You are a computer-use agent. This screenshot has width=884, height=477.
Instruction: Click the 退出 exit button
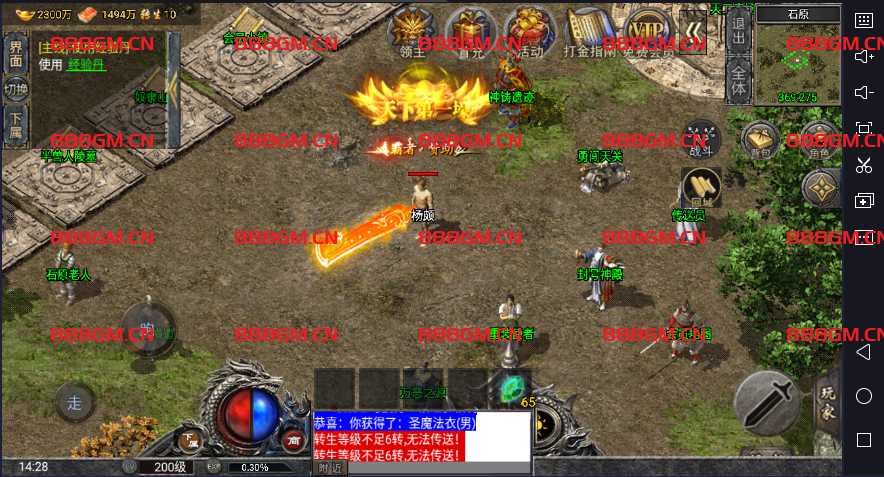click(738, 32)
